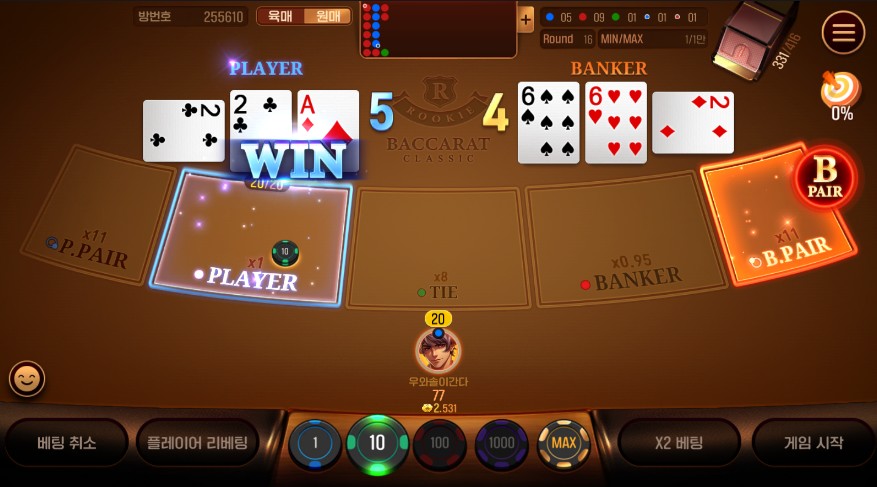
Task: Click the target mission icon showing 0%
Action: pos(840,91)
